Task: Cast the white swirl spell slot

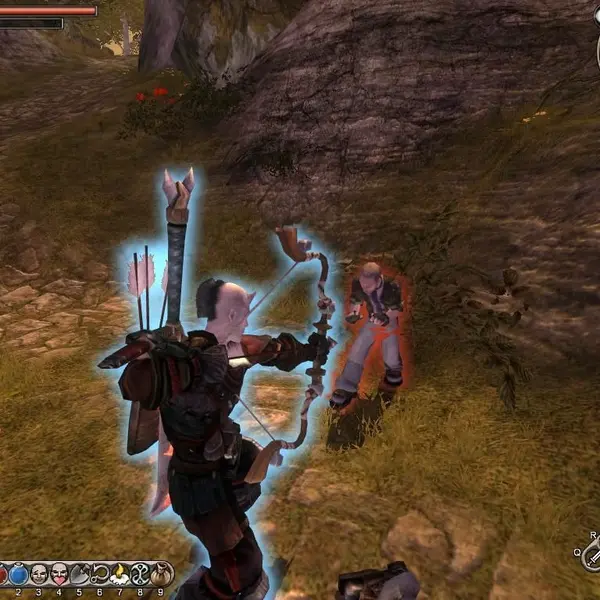Action: [141, 574]
